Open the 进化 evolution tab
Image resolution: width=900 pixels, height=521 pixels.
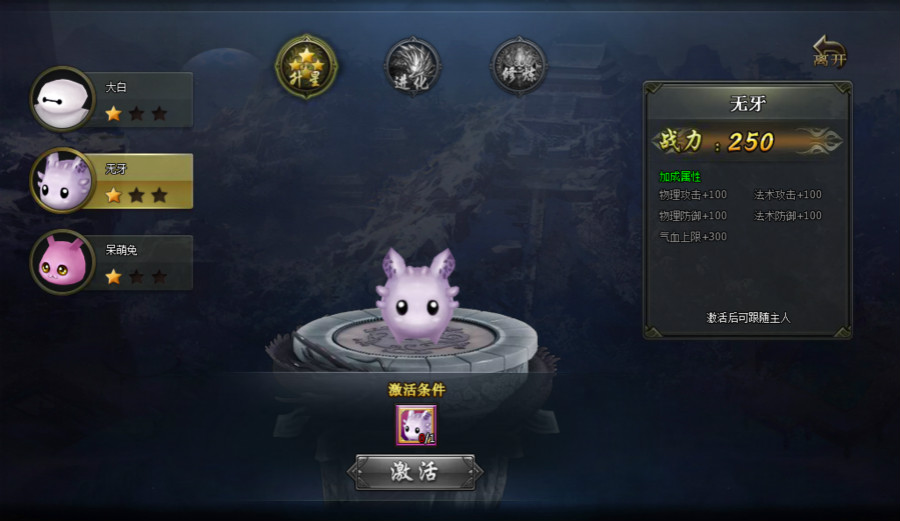(411, 66)
